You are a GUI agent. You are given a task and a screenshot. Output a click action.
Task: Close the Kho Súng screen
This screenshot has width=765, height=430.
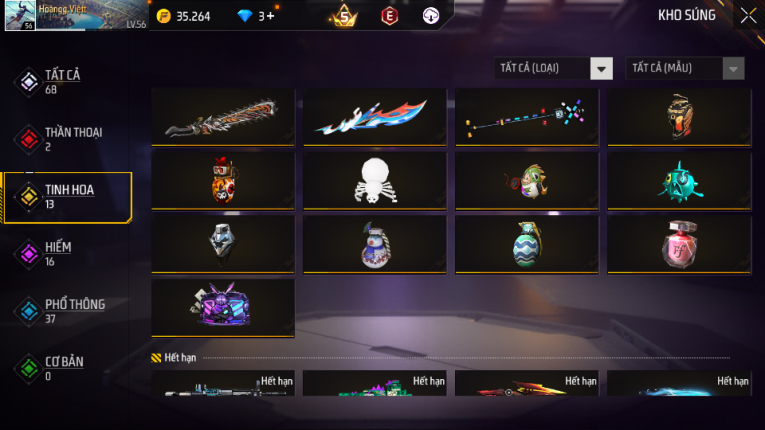pyautogui.click(x=748, y=15)
